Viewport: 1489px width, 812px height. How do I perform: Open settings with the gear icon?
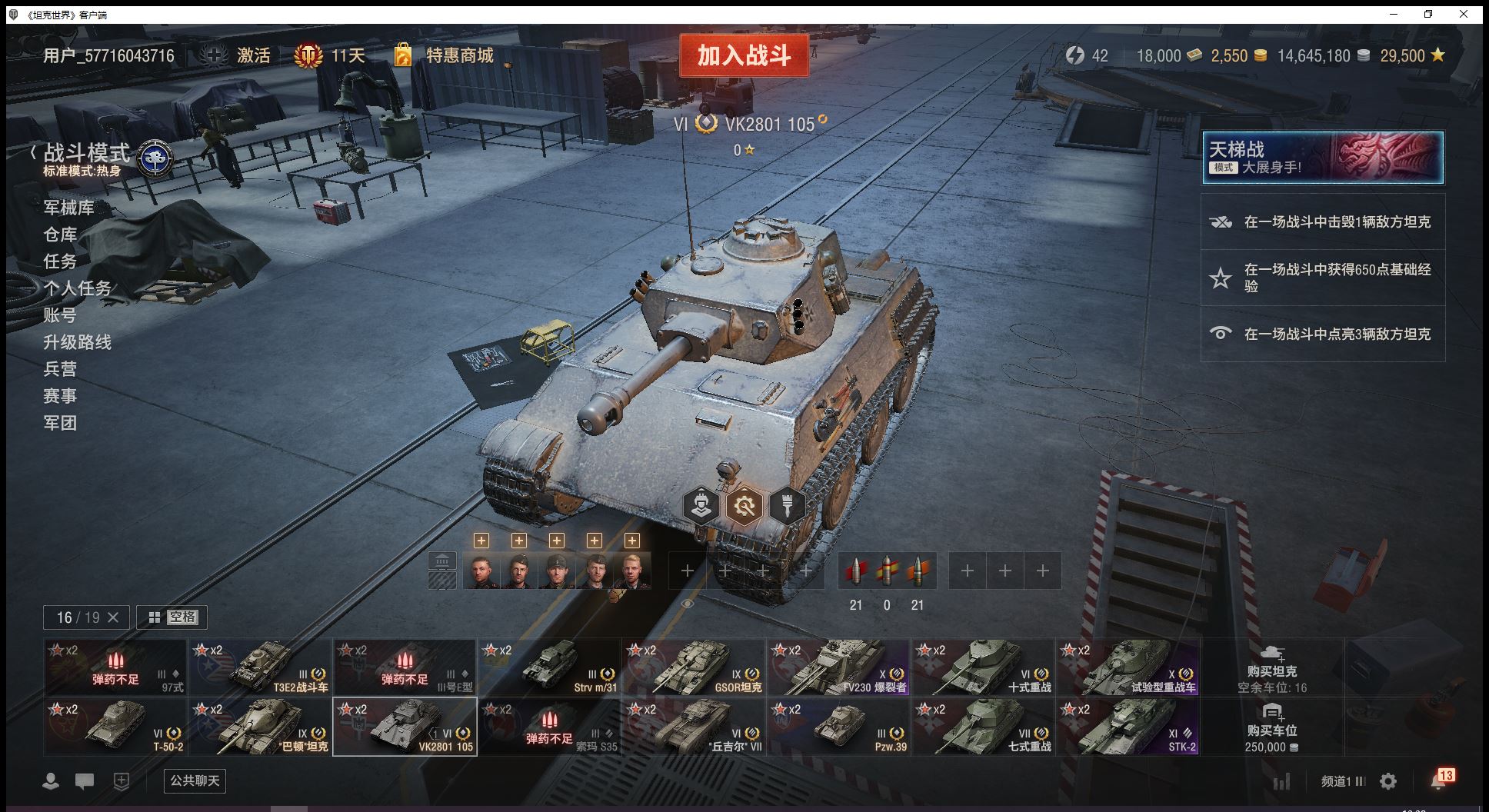(1388, 781)
